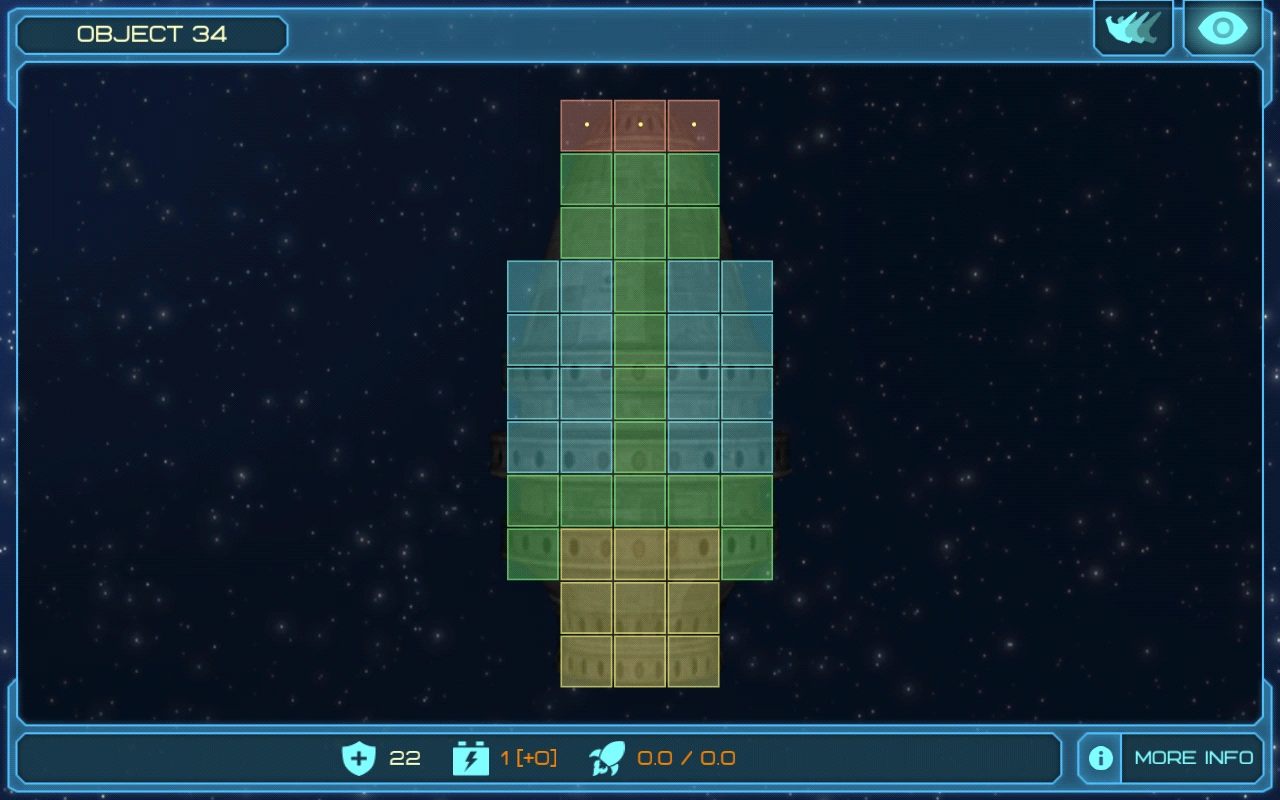Click the armor value 22 in the status bar
Viewport: 1280px width, 800px height.
pos(403,759)
